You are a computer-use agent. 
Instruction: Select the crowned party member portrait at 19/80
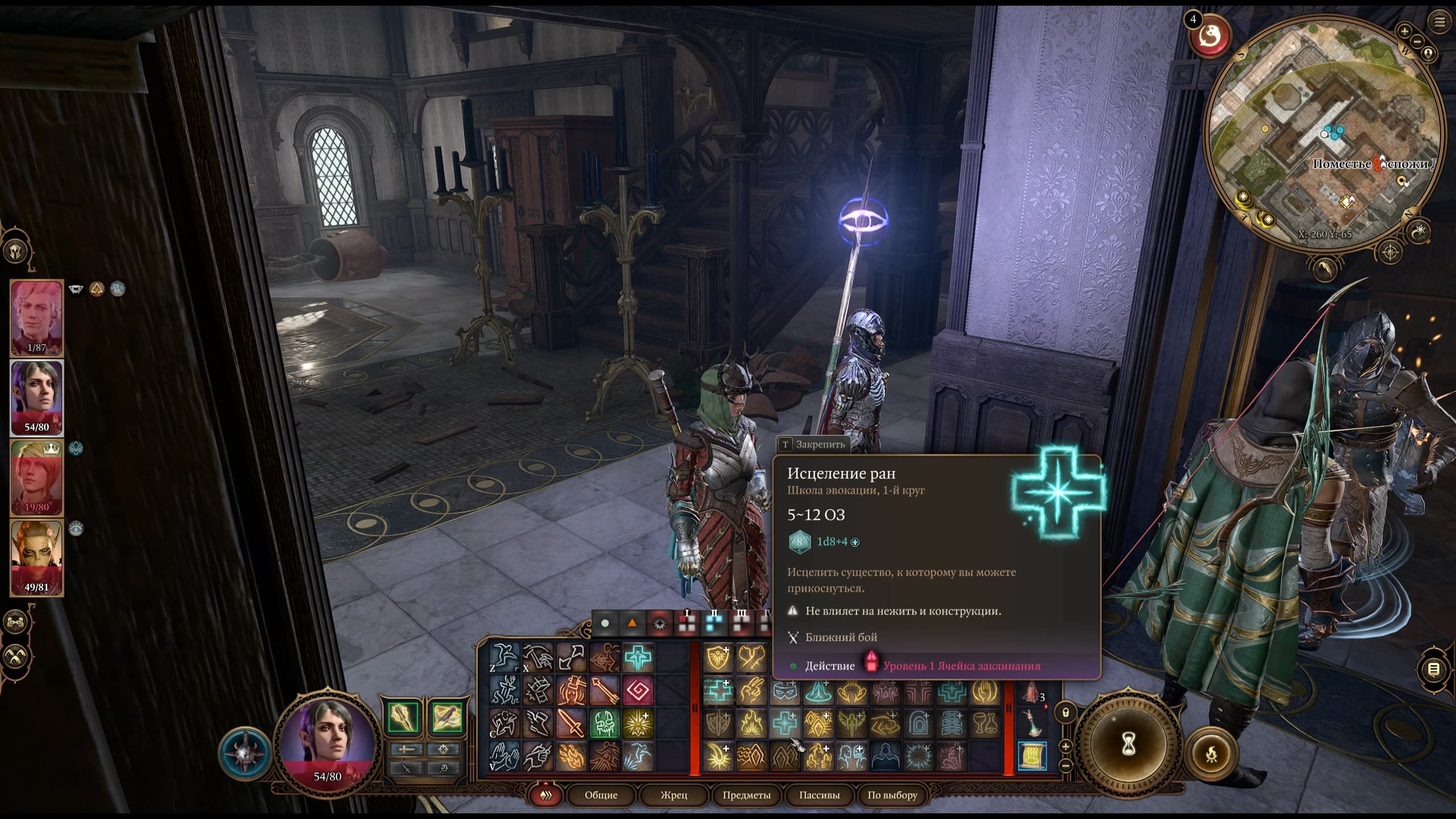click(x=36, y=478)
